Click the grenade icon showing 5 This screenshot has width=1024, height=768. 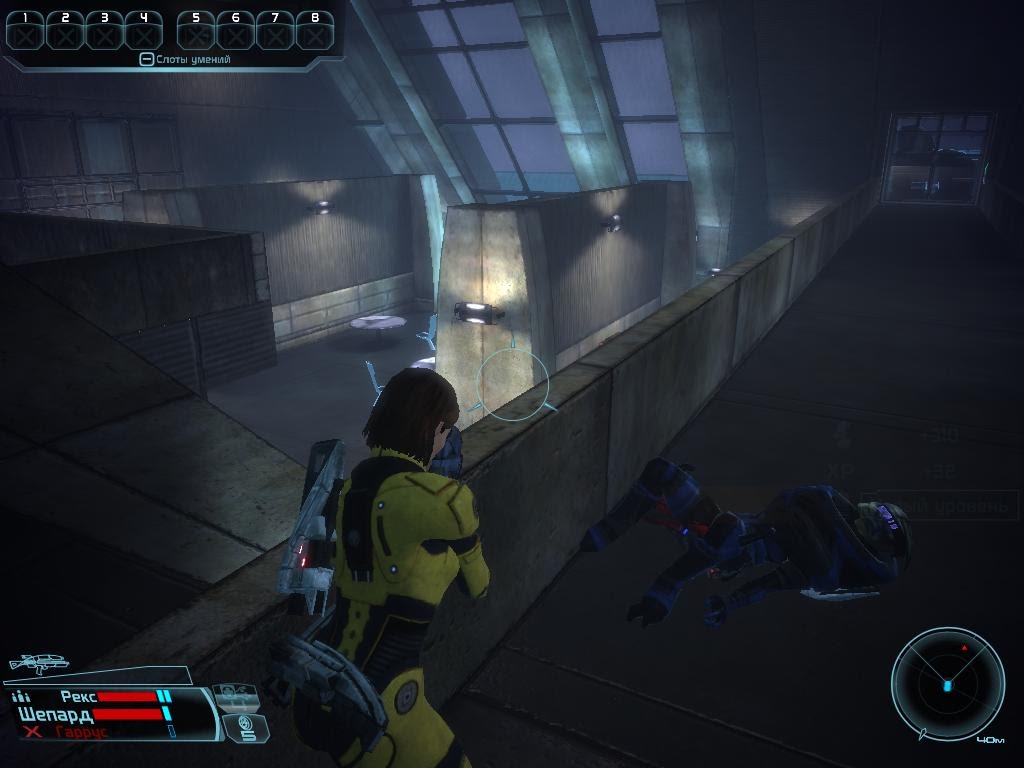coord(246,726)
